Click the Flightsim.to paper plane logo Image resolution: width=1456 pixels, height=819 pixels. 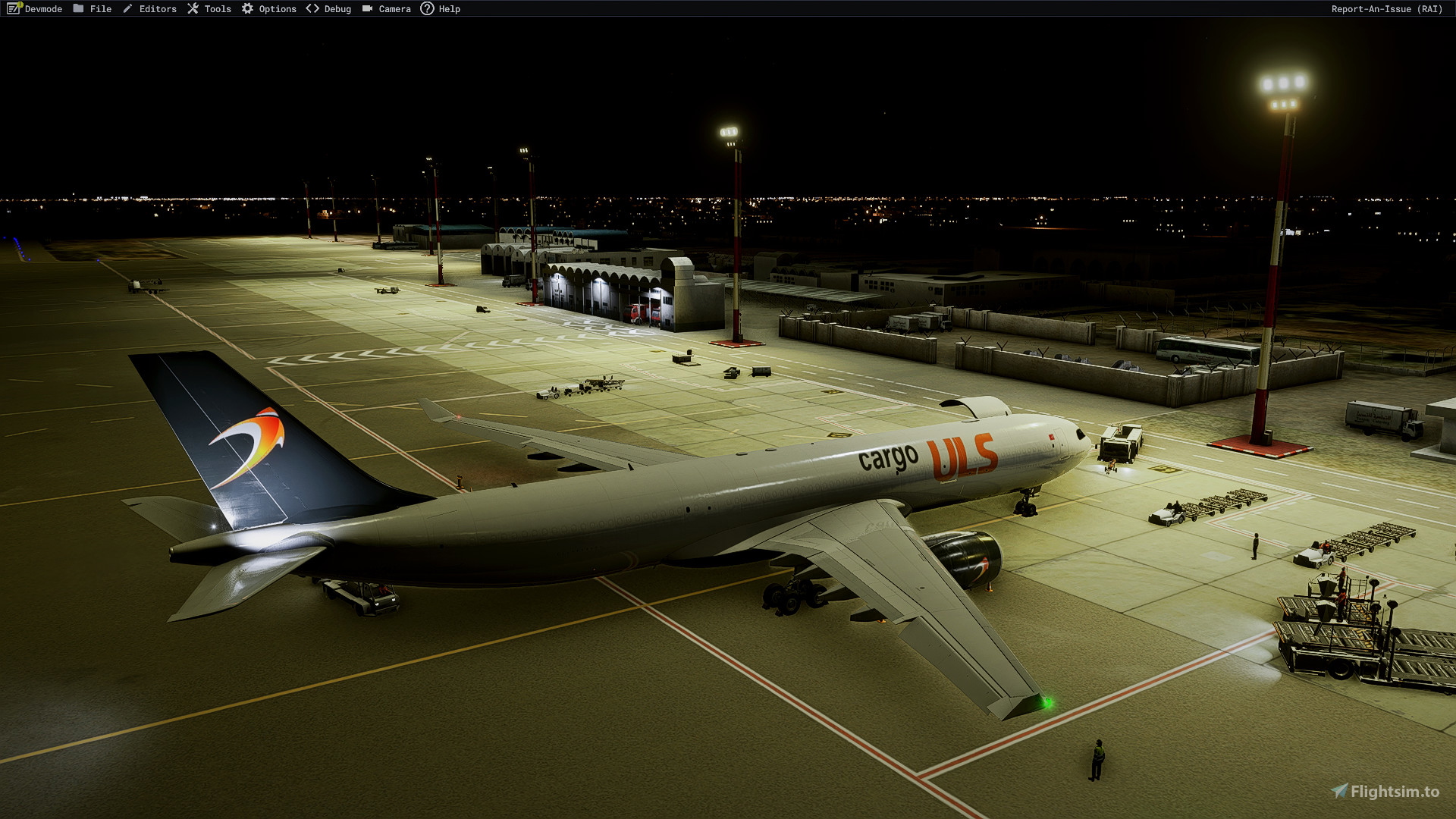[1339, 791]
